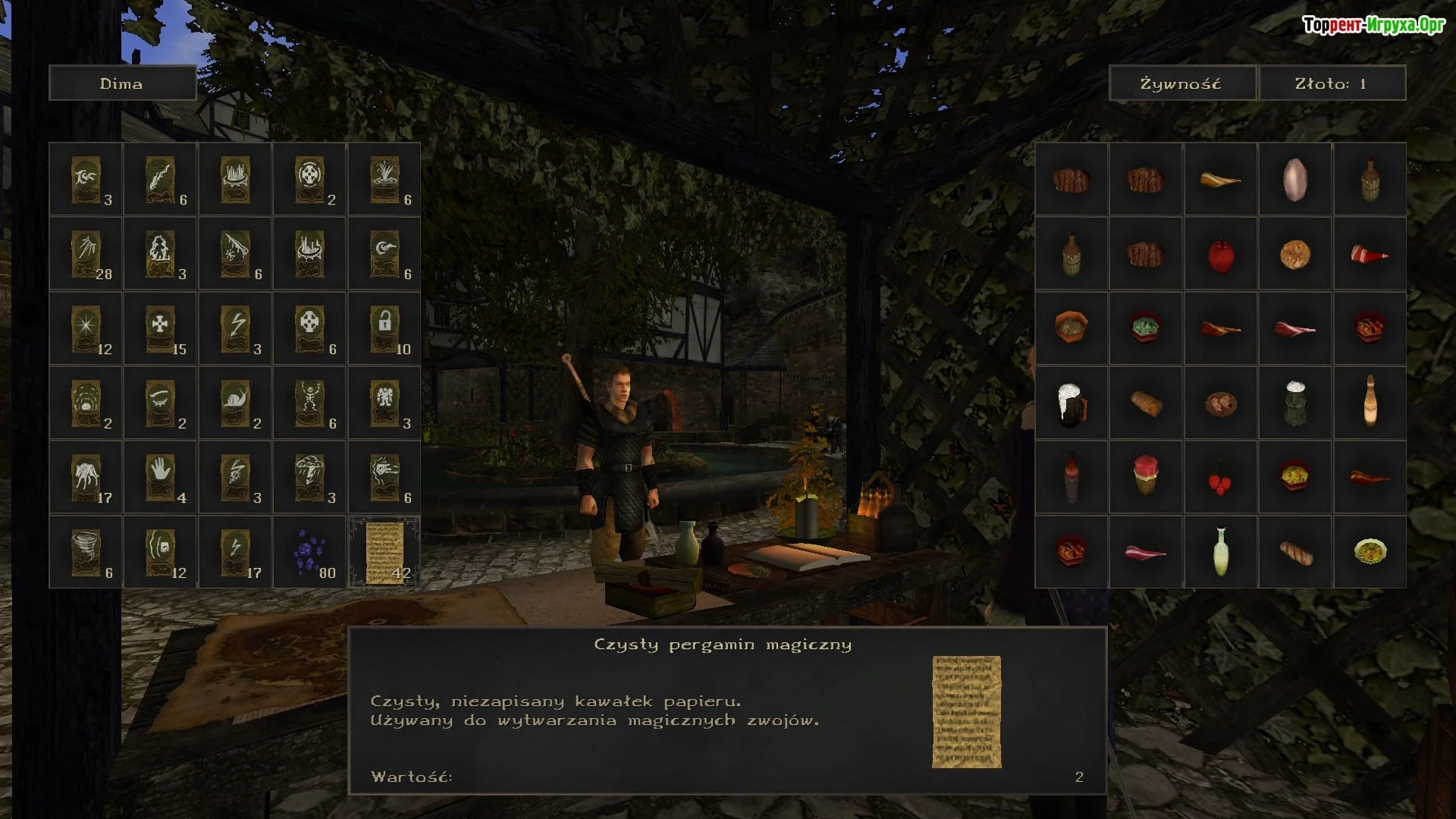Select the tornado scroll
The width and height of the screenshot is (1456, 819).
[x=86, y=552]
